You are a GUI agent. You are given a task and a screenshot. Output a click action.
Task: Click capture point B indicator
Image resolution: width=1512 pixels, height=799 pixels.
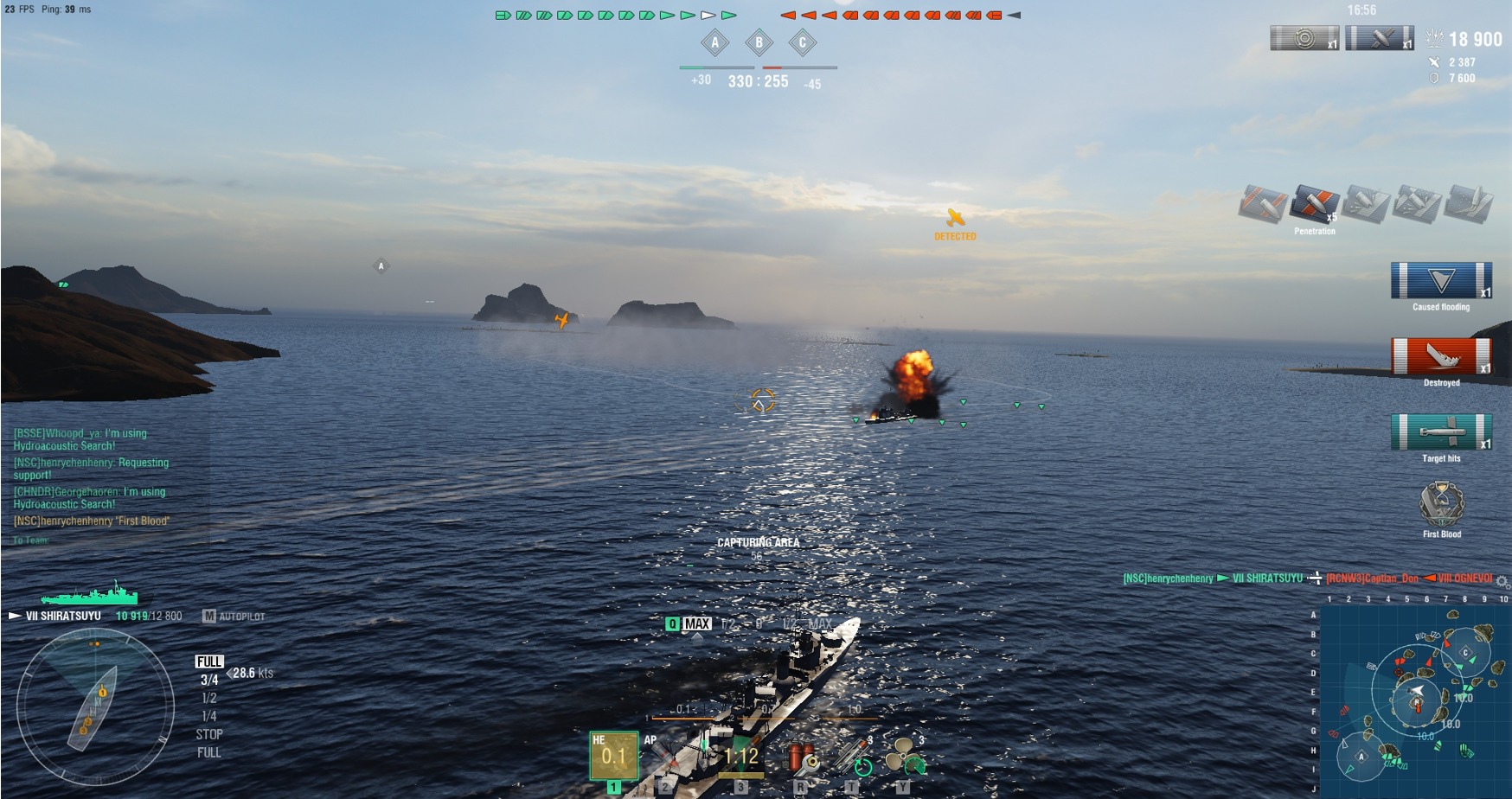tap(759, 42)
